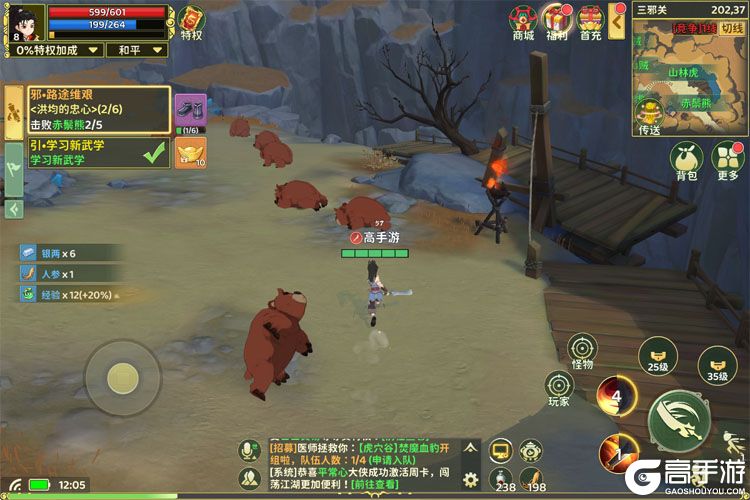Open the 背包 backpack
The image size is (750, 500).
point(686,159)
